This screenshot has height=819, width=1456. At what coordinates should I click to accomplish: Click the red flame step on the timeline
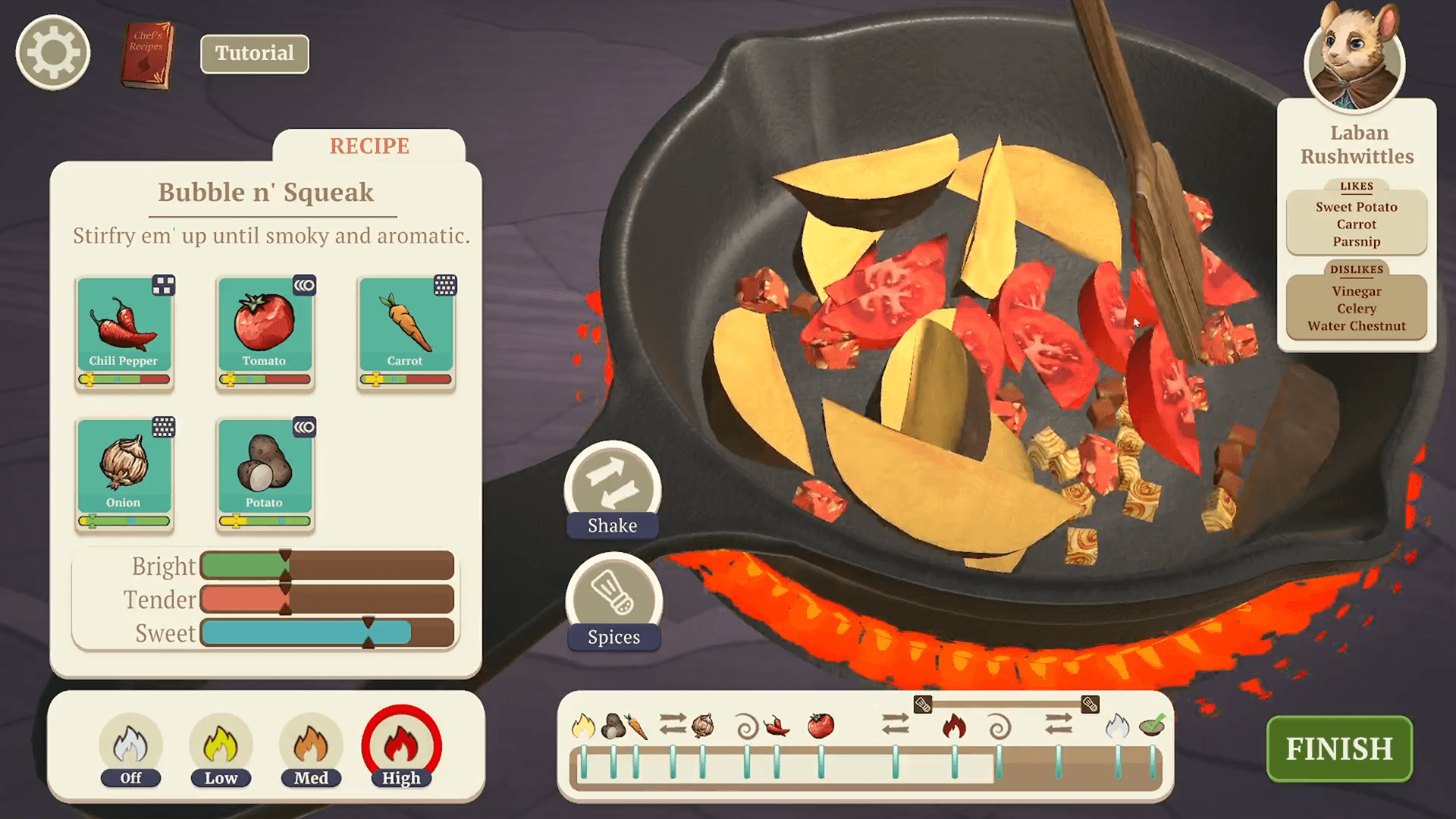pos(954,726)
